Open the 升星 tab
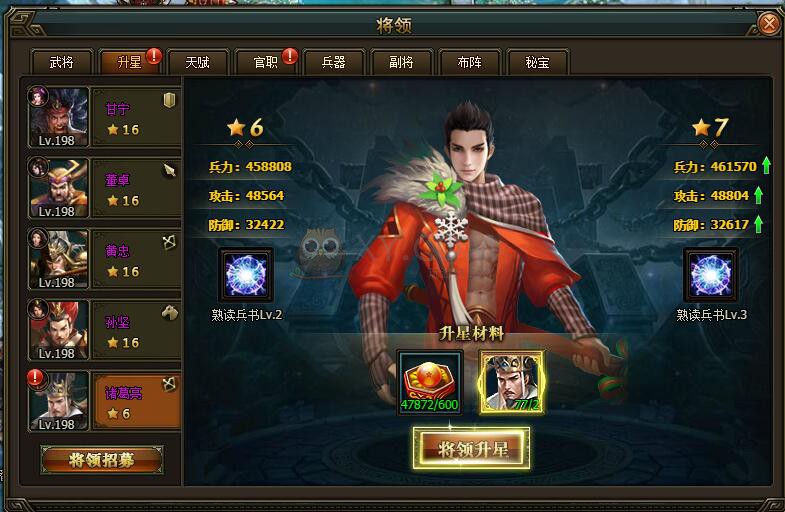785x512 pixels. tap(129, 62)
